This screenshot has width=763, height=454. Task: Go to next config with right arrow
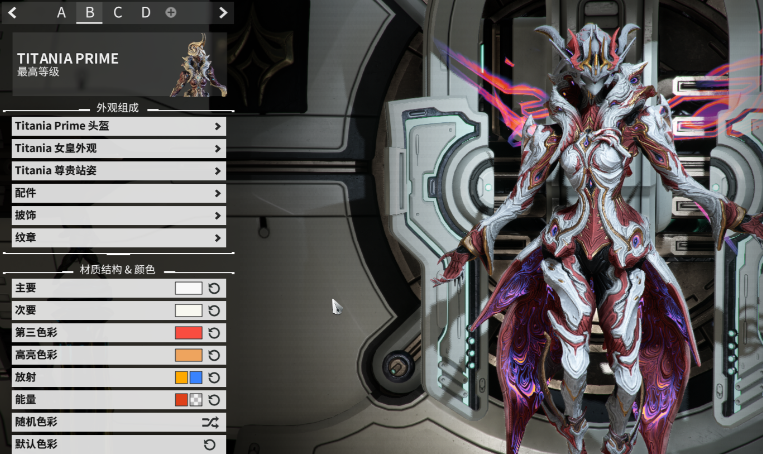(x=223, y=12)
